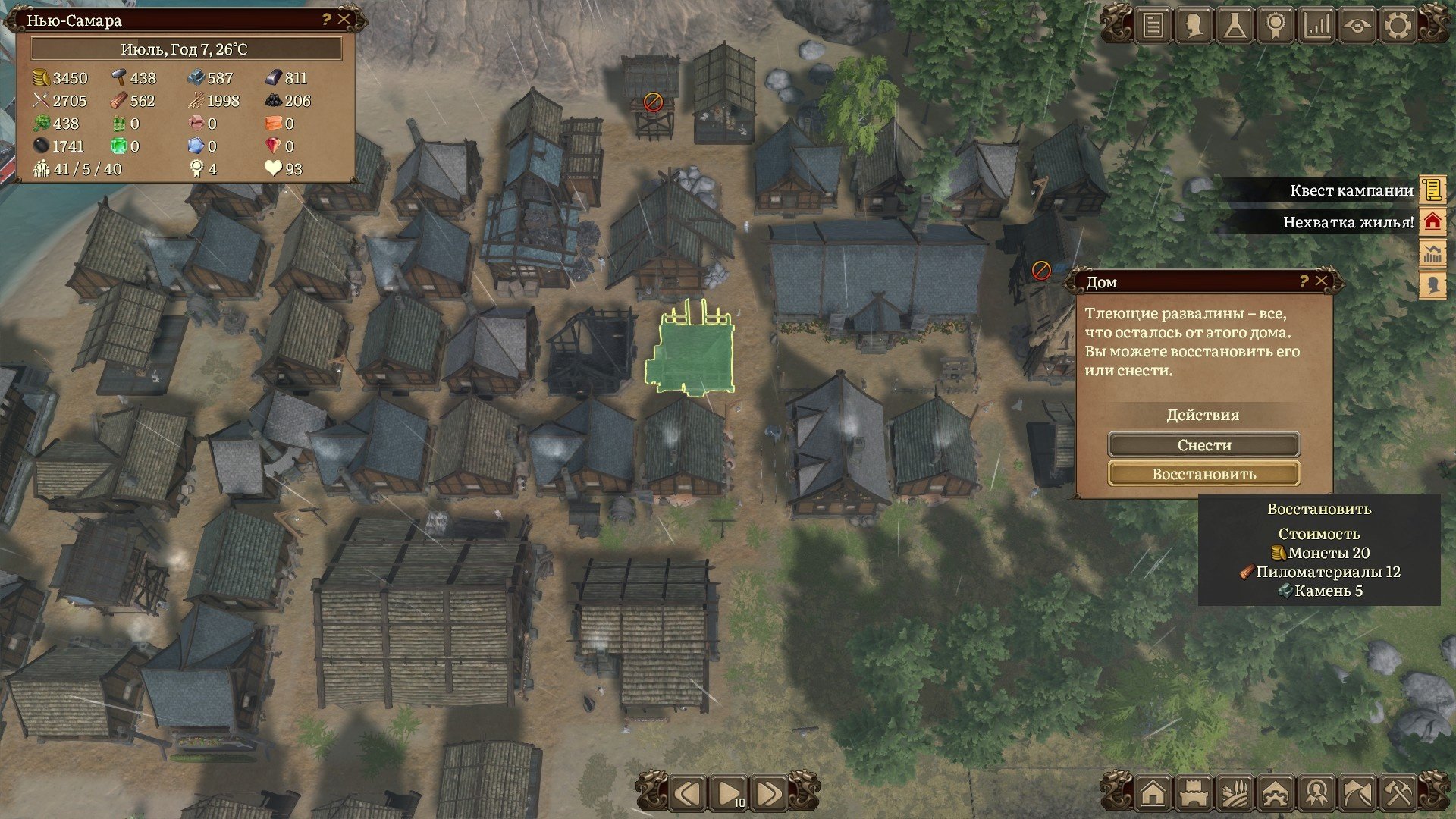1456x819 pixels.
Task: Click the play speed button
Action: pyautogui.click(x=729, y=794)
